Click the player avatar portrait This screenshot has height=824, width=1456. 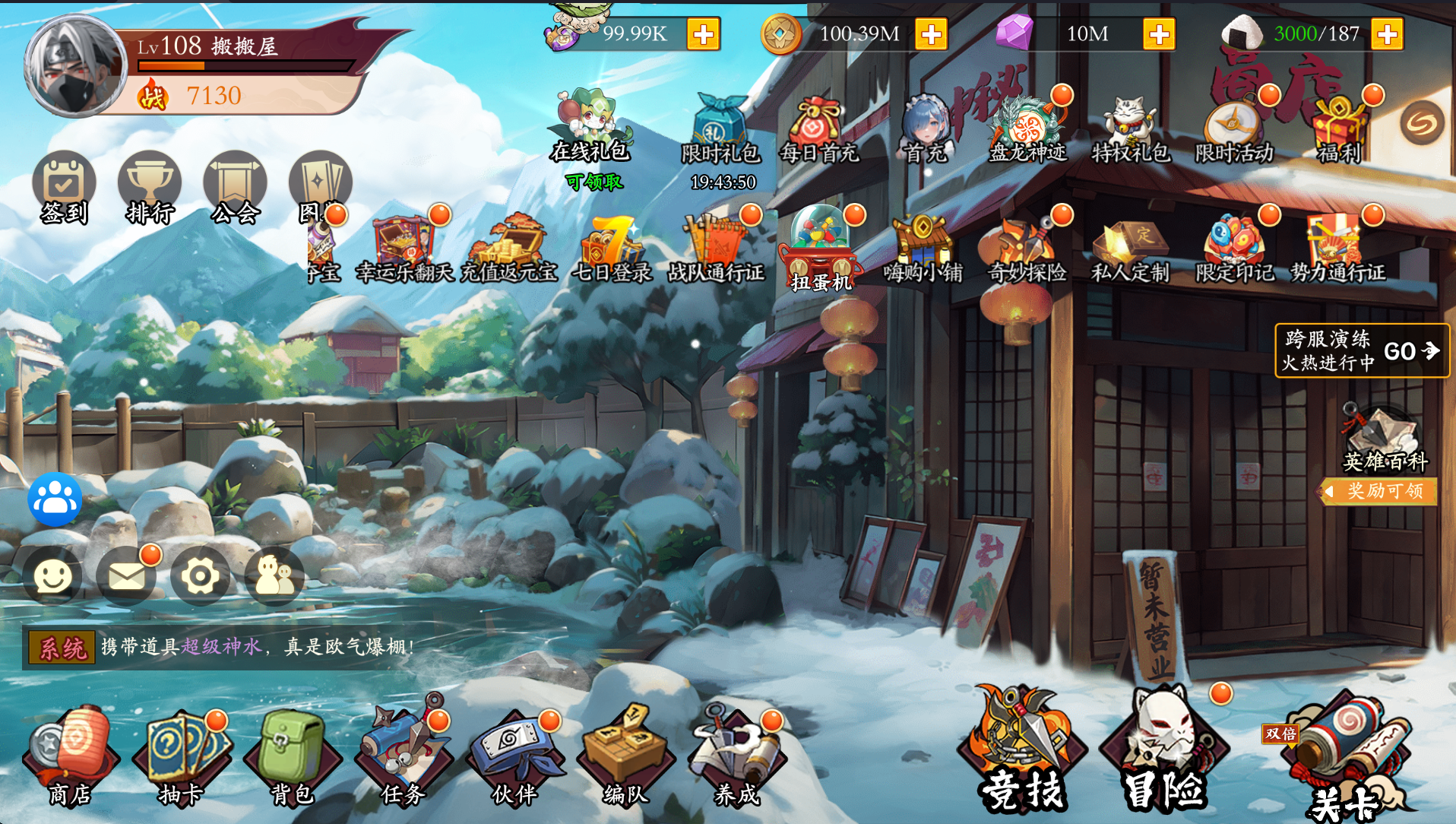[x=74, y=66]
